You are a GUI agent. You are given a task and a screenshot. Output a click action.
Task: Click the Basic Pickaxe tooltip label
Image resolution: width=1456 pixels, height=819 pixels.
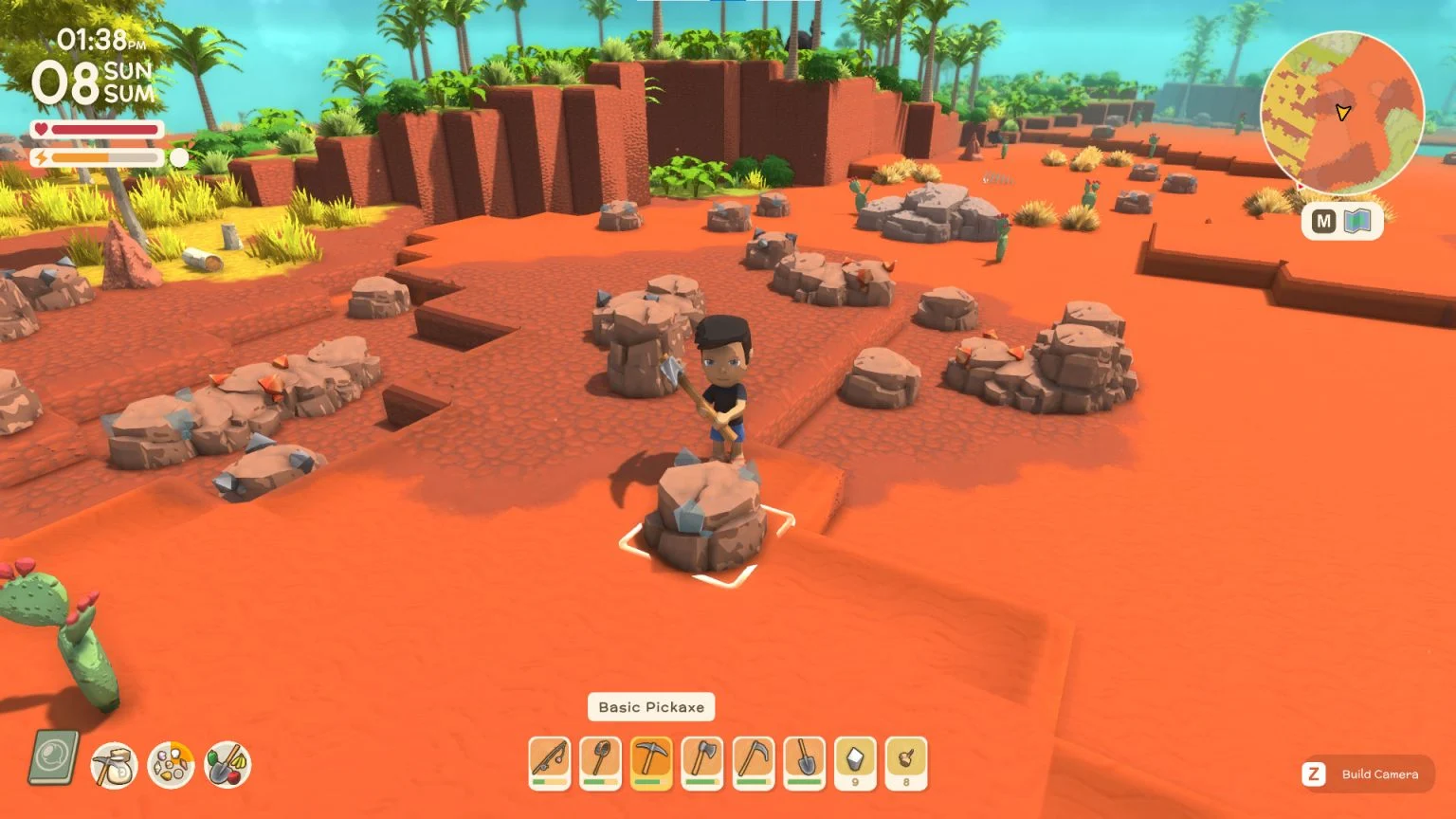(651, 706)
